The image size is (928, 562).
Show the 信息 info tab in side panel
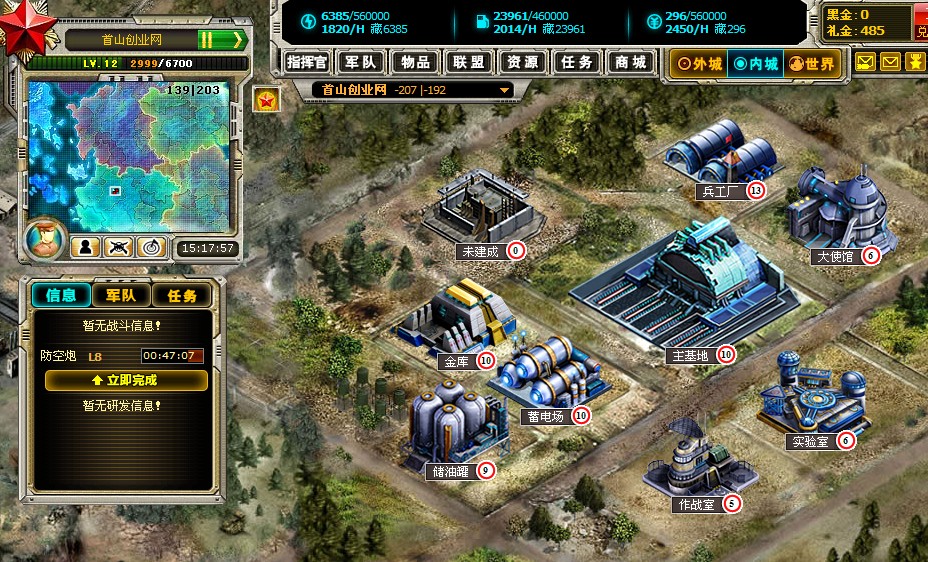click(61, 295)
